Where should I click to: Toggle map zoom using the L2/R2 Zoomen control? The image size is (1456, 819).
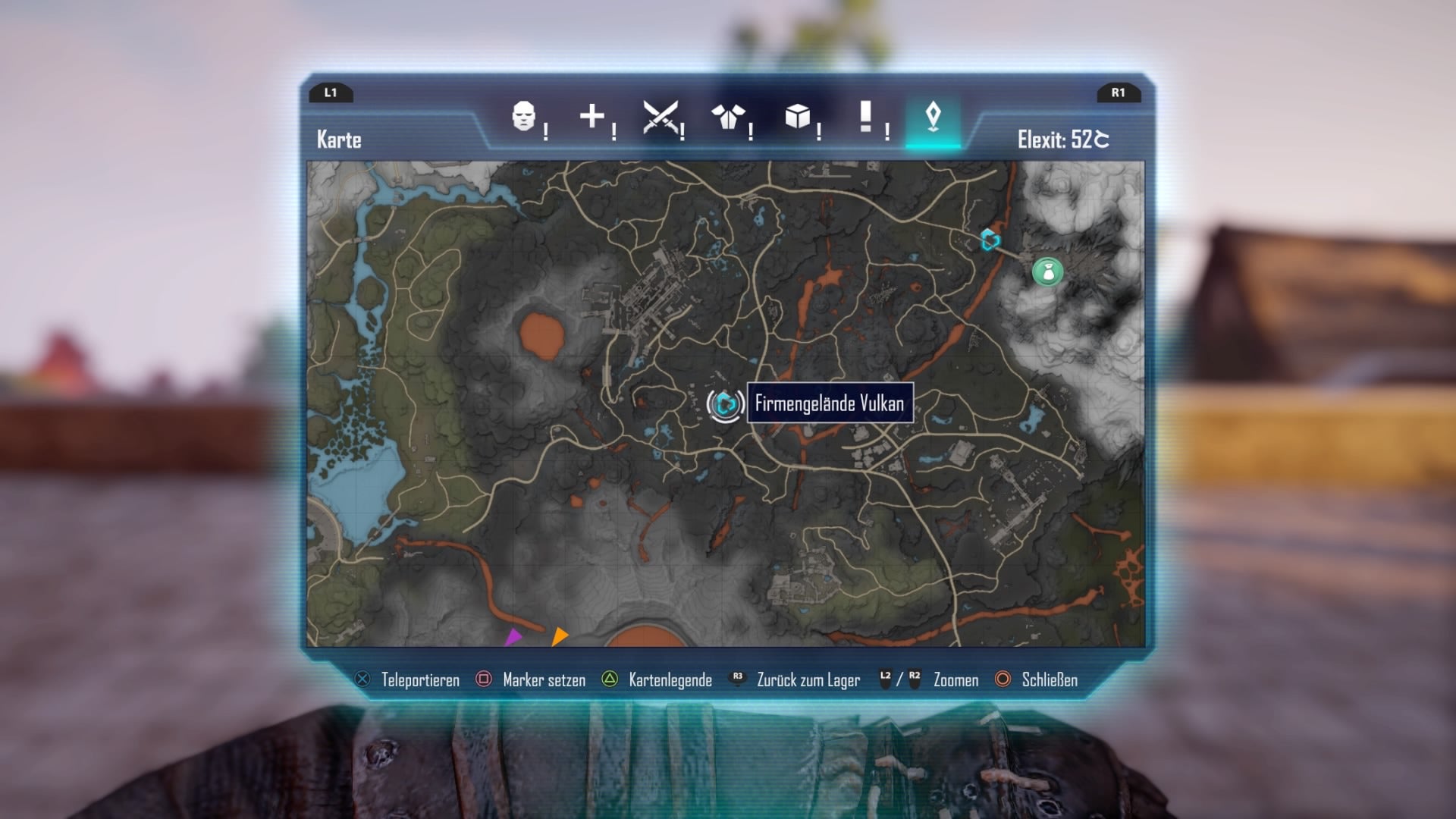[x=955, y=680]
